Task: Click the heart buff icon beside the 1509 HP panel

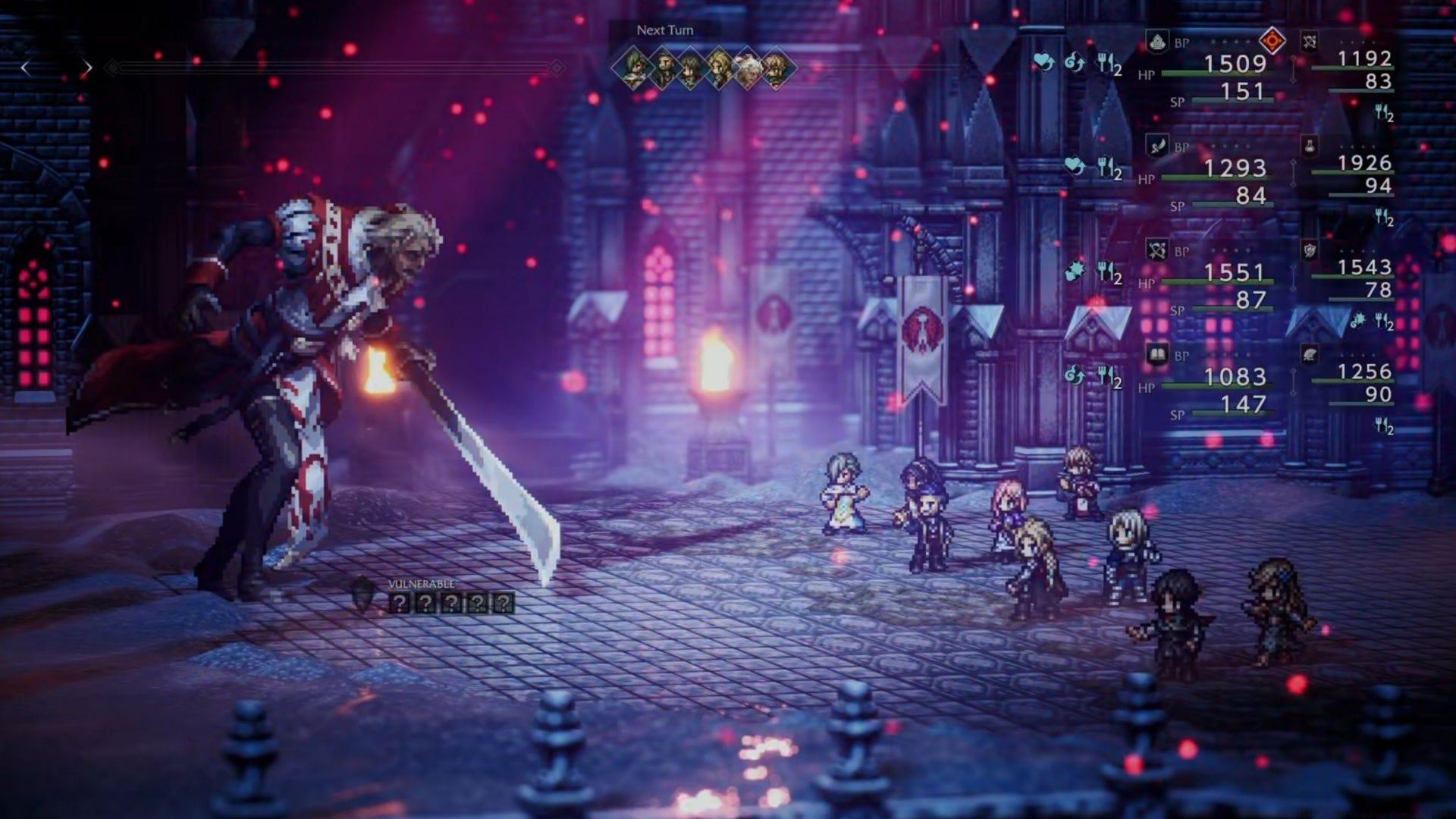Action: coord(1041,62)
